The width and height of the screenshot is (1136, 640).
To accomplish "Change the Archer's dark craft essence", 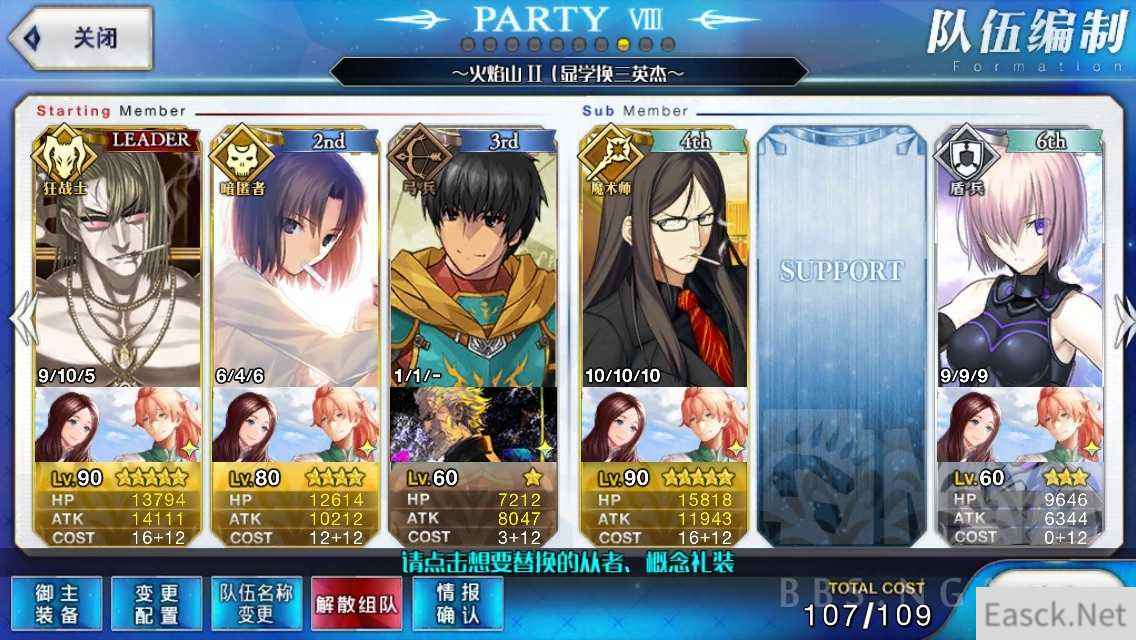I will pyautogui.click(x=472, y=424).
